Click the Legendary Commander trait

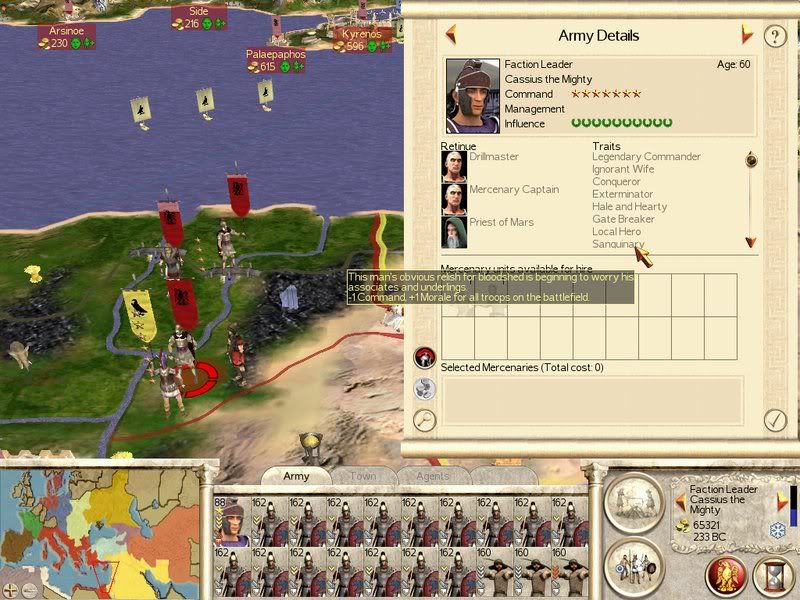pyautogui.click(x=646, y=157)
